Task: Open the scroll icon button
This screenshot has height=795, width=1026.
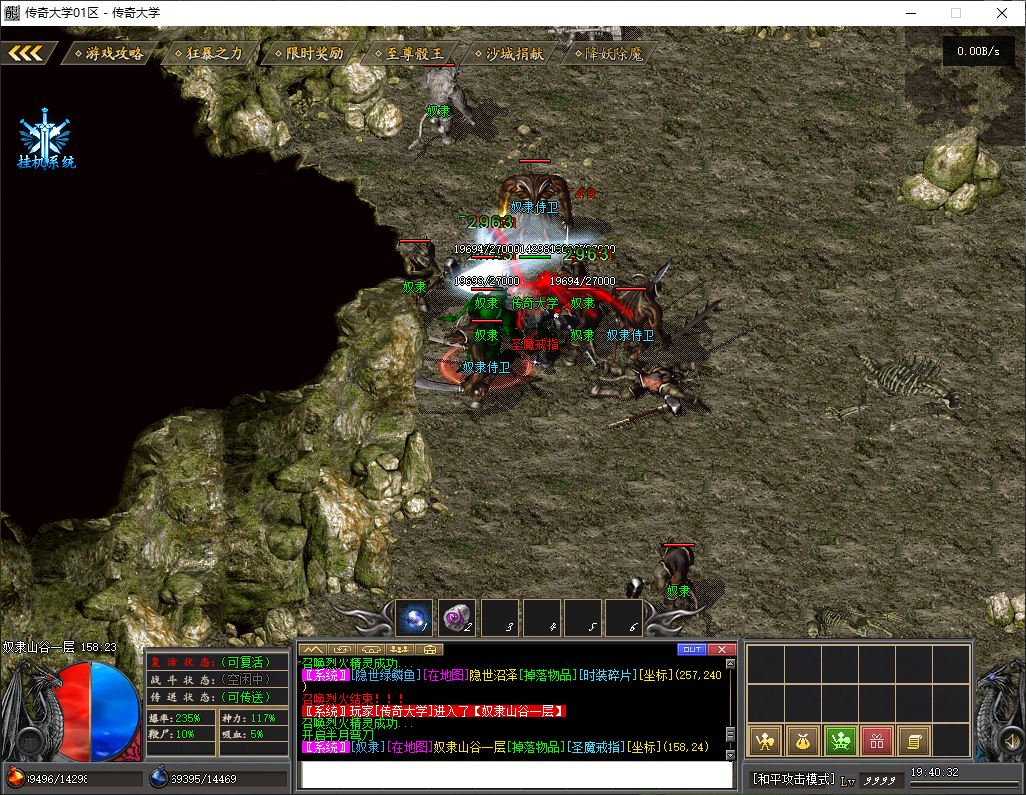Action: click(x=912, y=741)
